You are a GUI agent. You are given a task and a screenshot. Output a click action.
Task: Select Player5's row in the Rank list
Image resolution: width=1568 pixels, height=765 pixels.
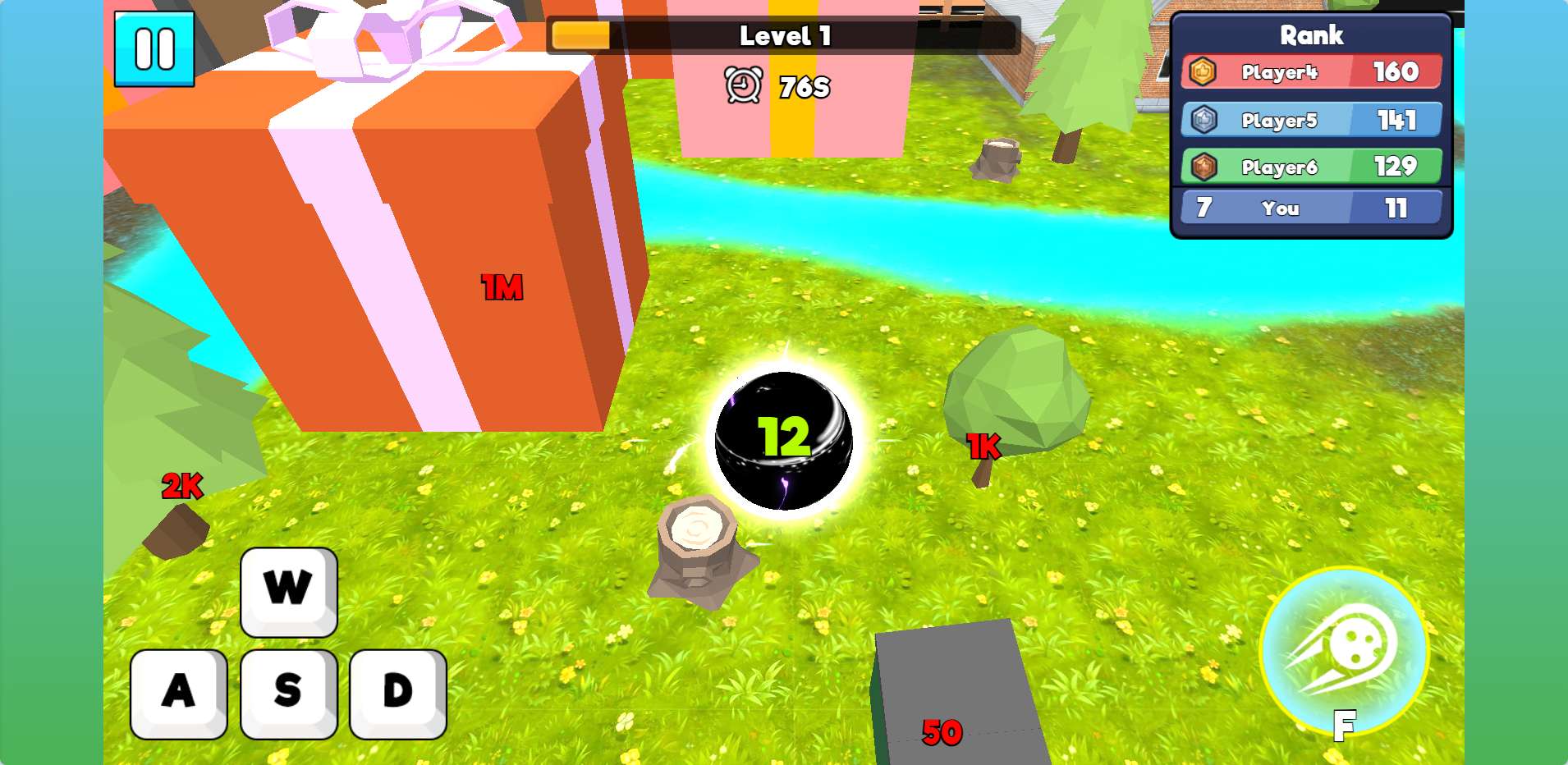1311,120
